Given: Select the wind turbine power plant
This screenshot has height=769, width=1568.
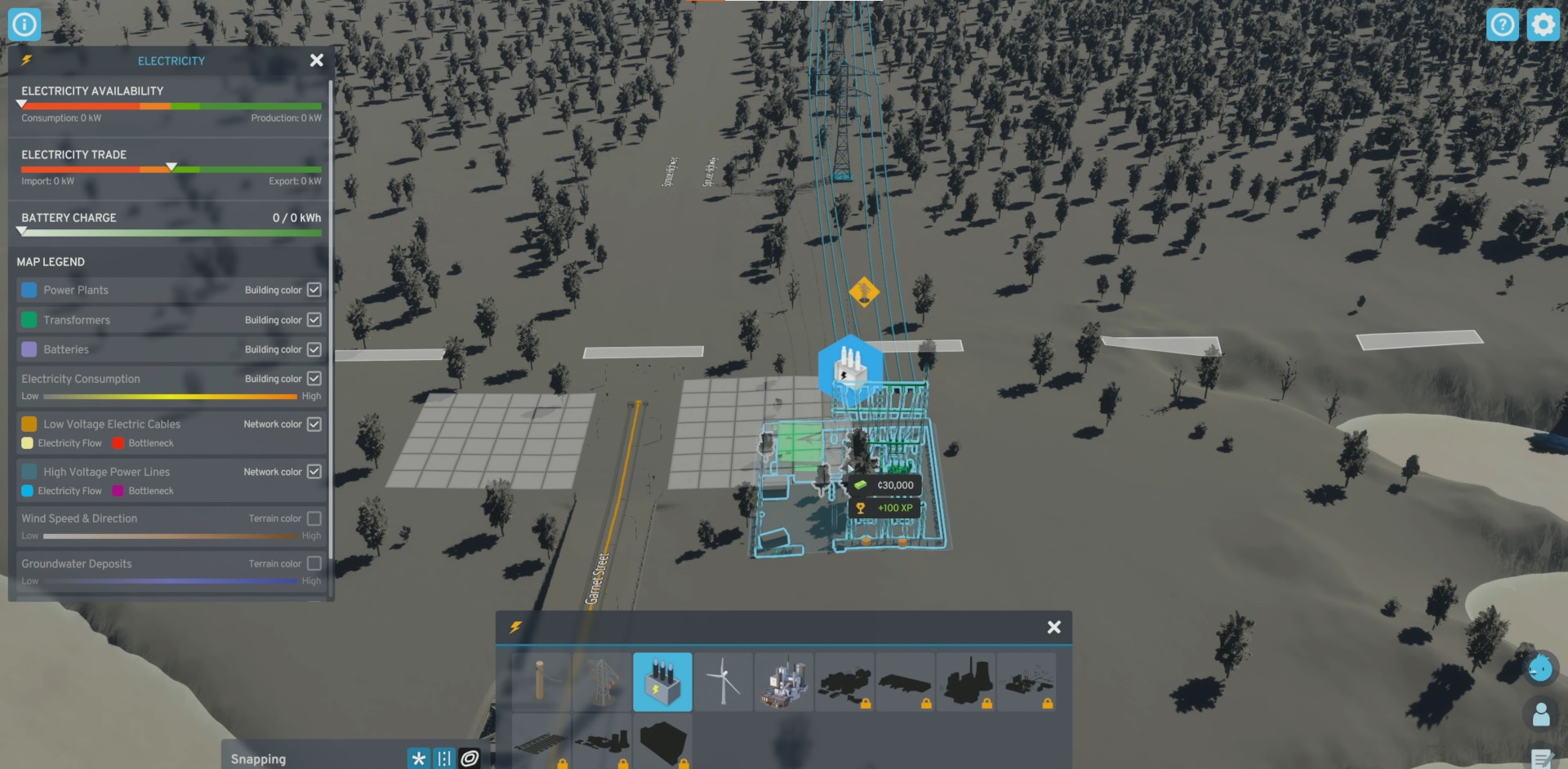Looking at the screenshot, I should point(724,682).
